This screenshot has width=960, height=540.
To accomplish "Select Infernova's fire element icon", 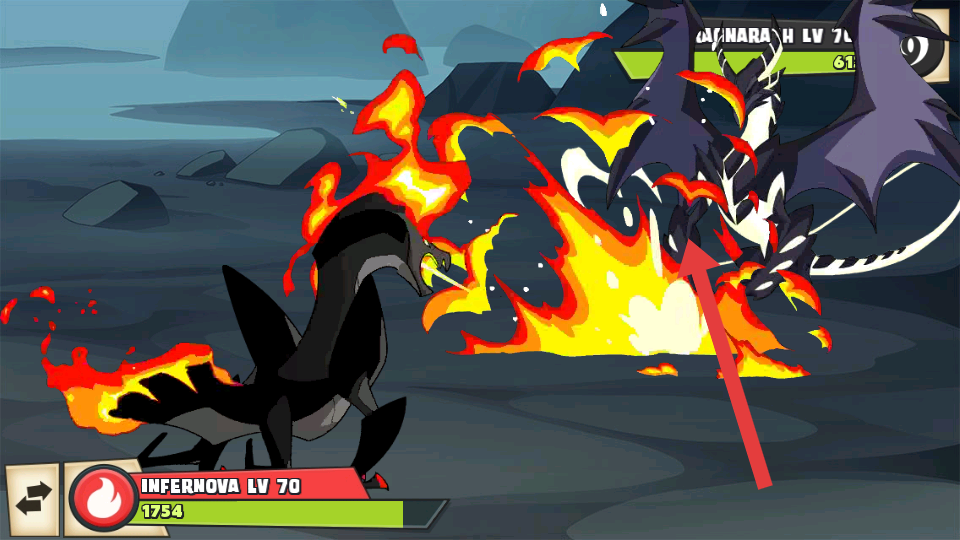I will coord(102,499).
